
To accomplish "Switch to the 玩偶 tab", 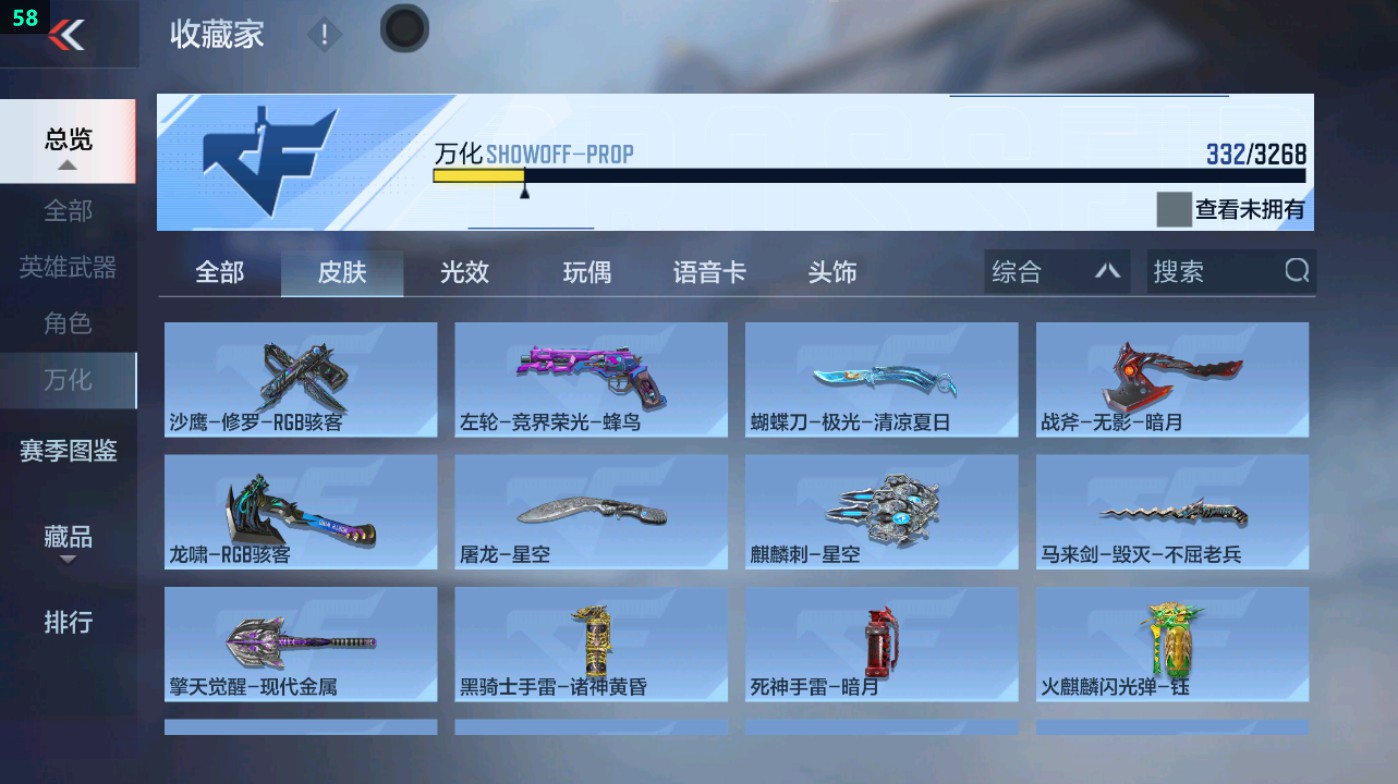I will click(587, 271).
